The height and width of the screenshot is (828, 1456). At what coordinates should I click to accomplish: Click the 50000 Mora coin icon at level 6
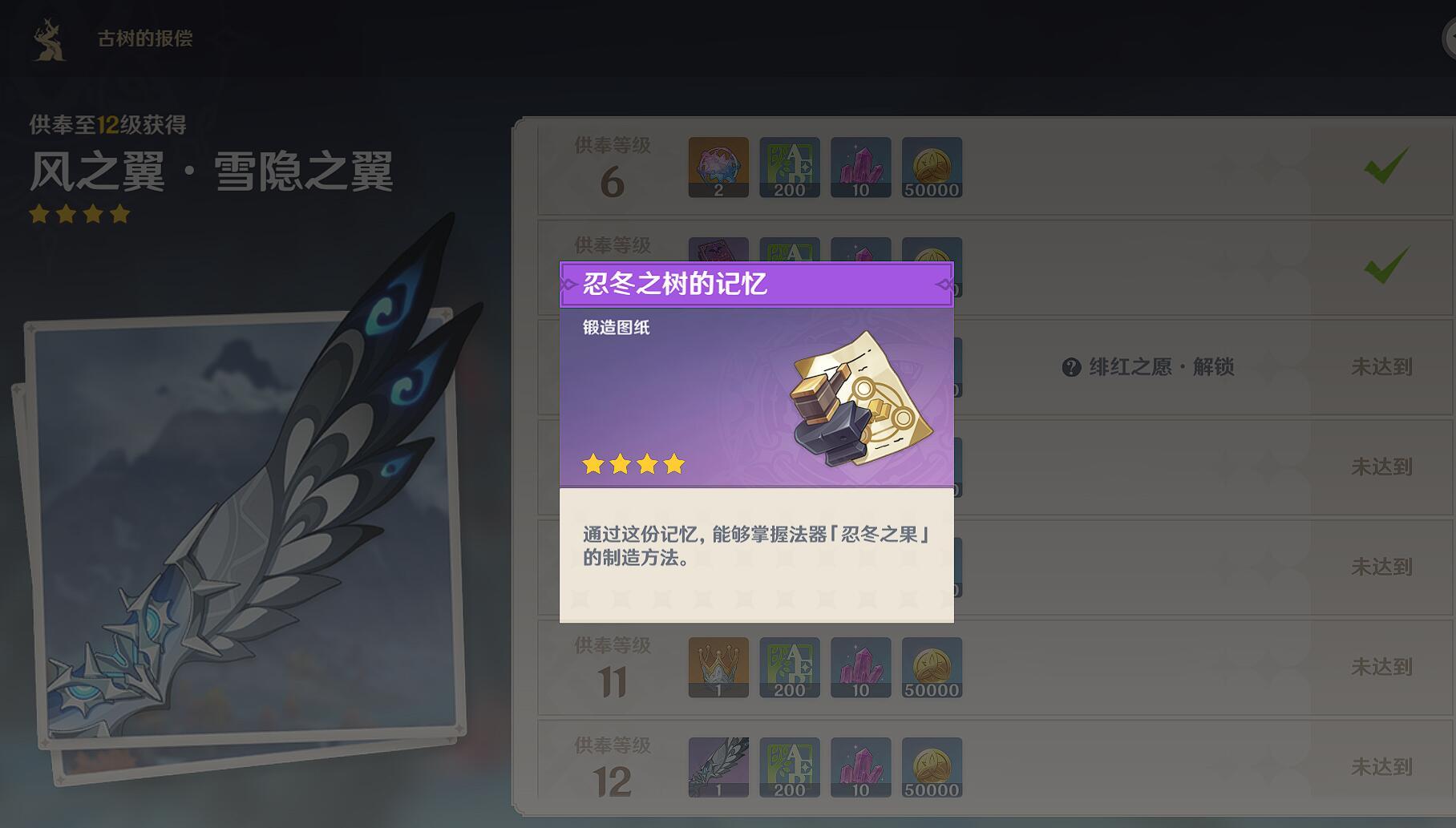click(x=932, y=167)
